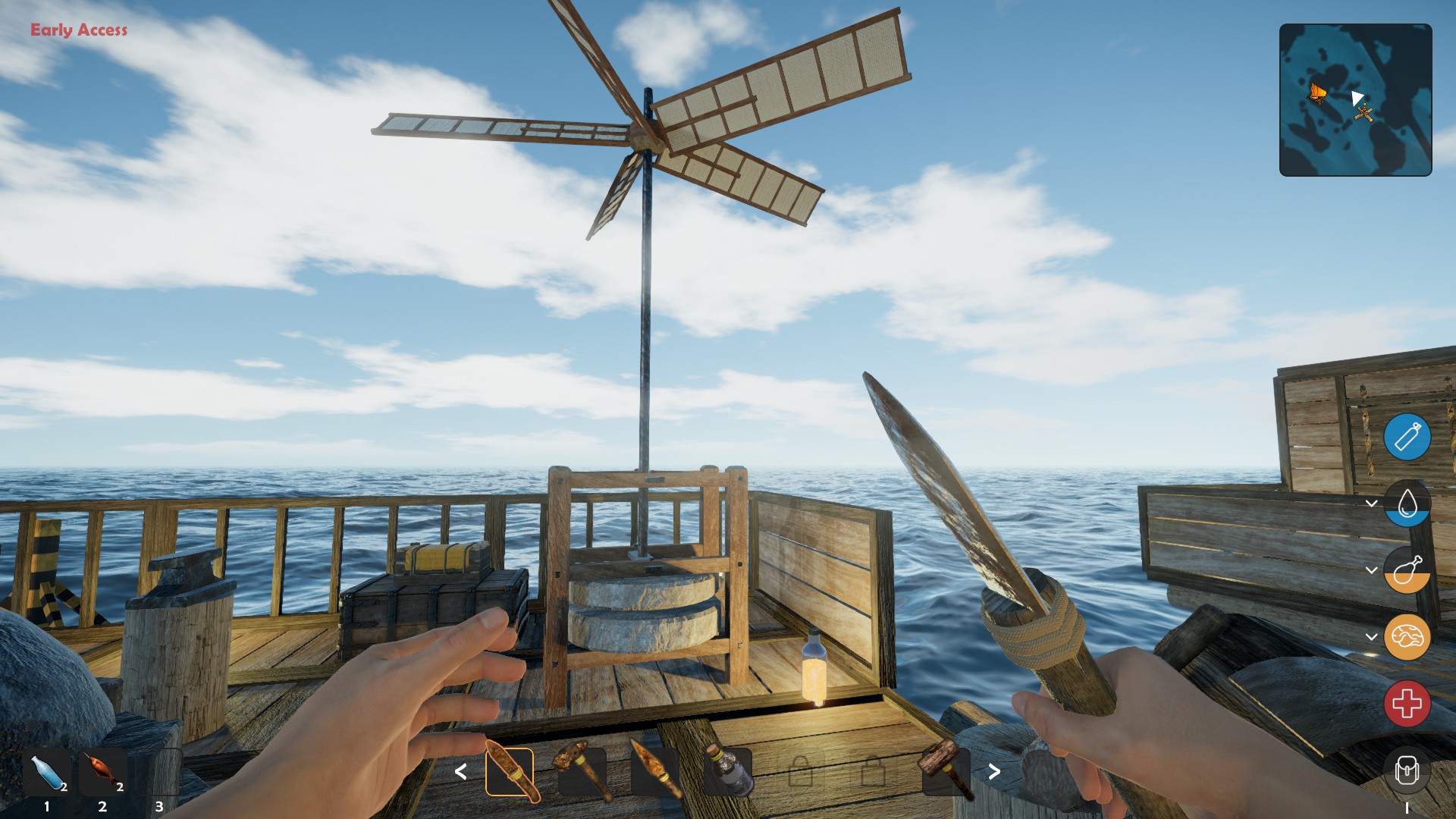Expand the arrow beside the thirst icon
The image size is (1456, 819).
coord(1371,504)
